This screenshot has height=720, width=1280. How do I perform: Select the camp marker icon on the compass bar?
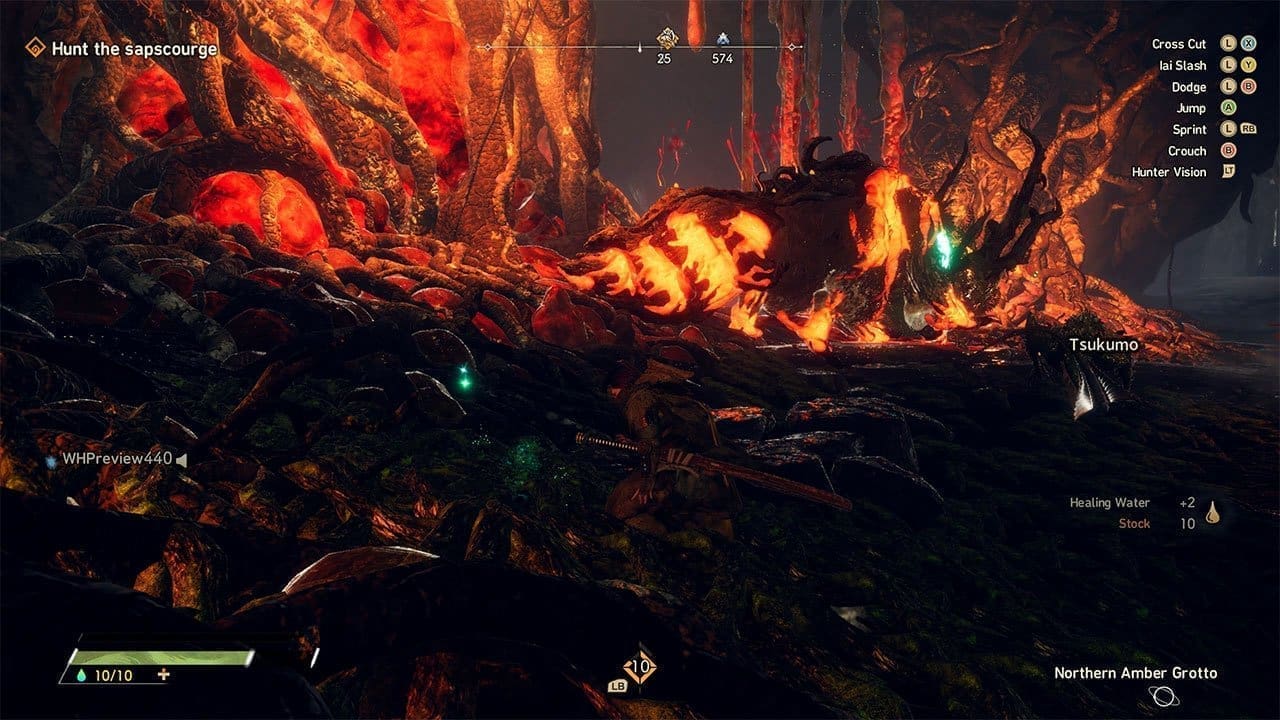point(723,38)
